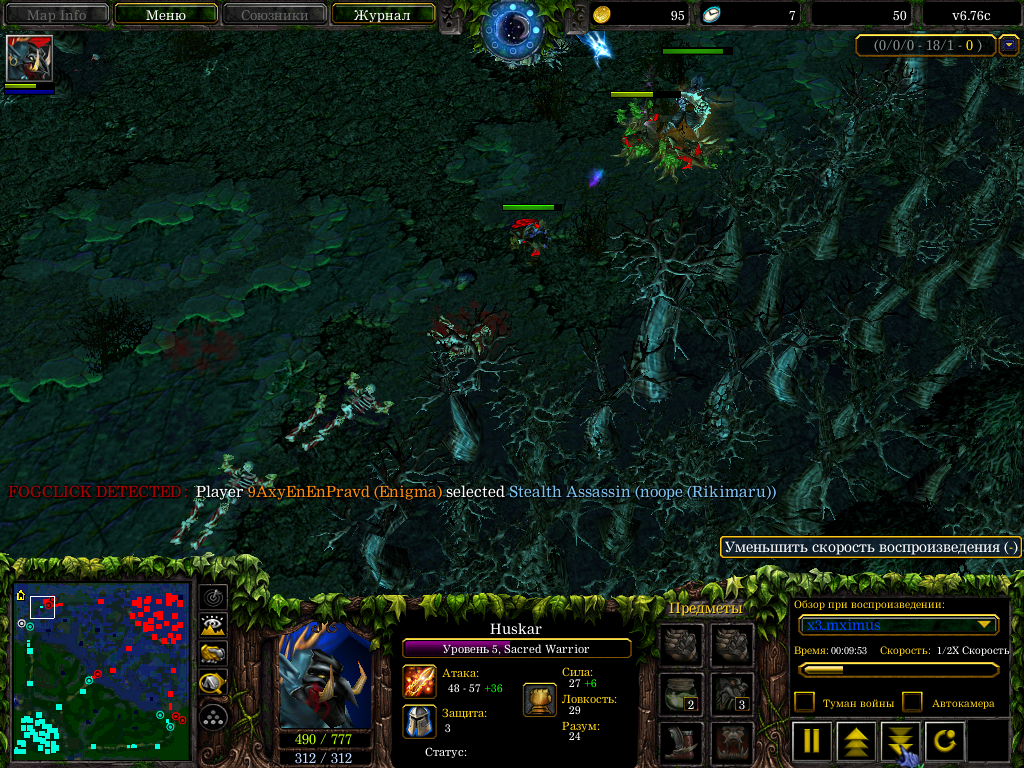Open the Журнал log

pos(382,15)
